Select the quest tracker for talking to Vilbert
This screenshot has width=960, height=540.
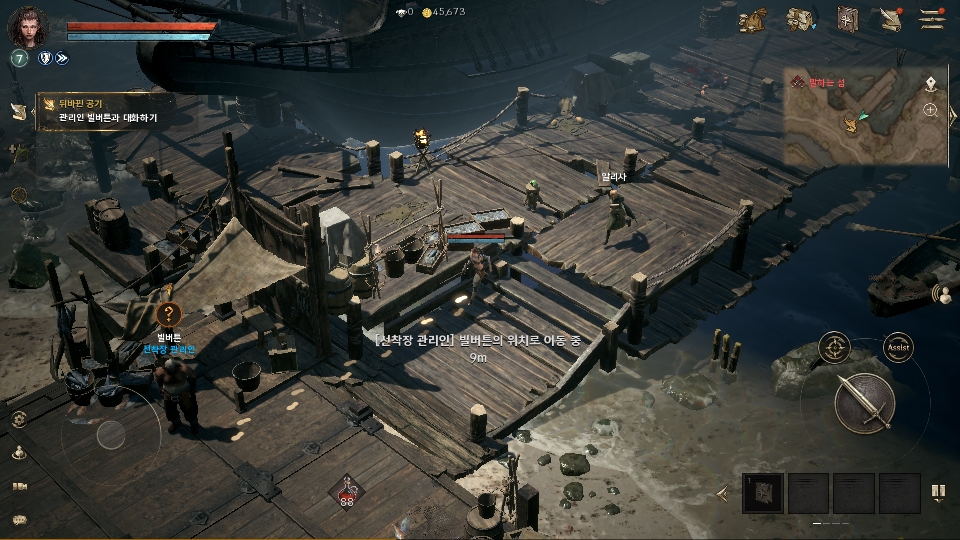point(108,111)
